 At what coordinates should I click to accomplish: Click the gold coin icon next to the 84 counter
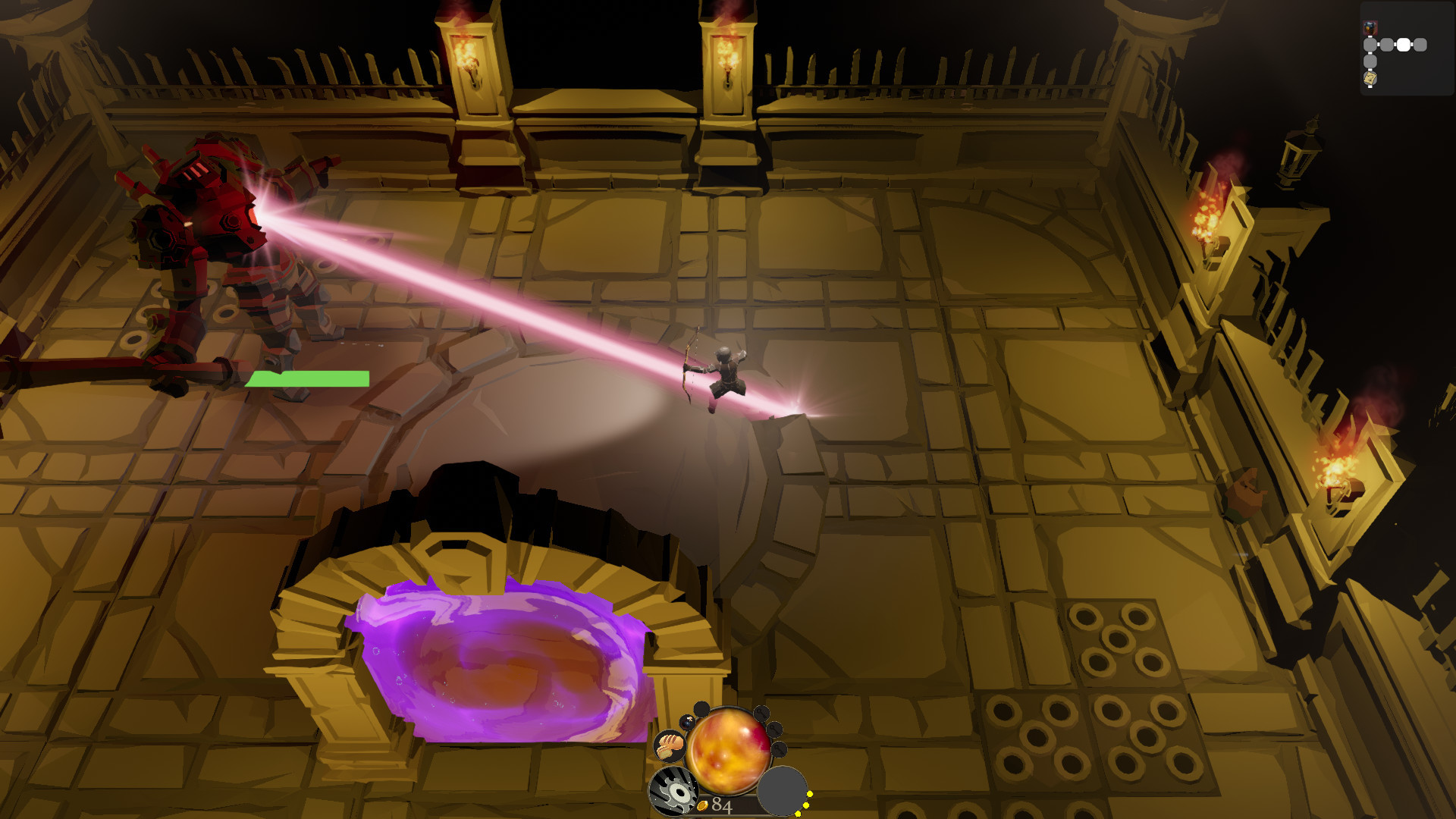703,805
